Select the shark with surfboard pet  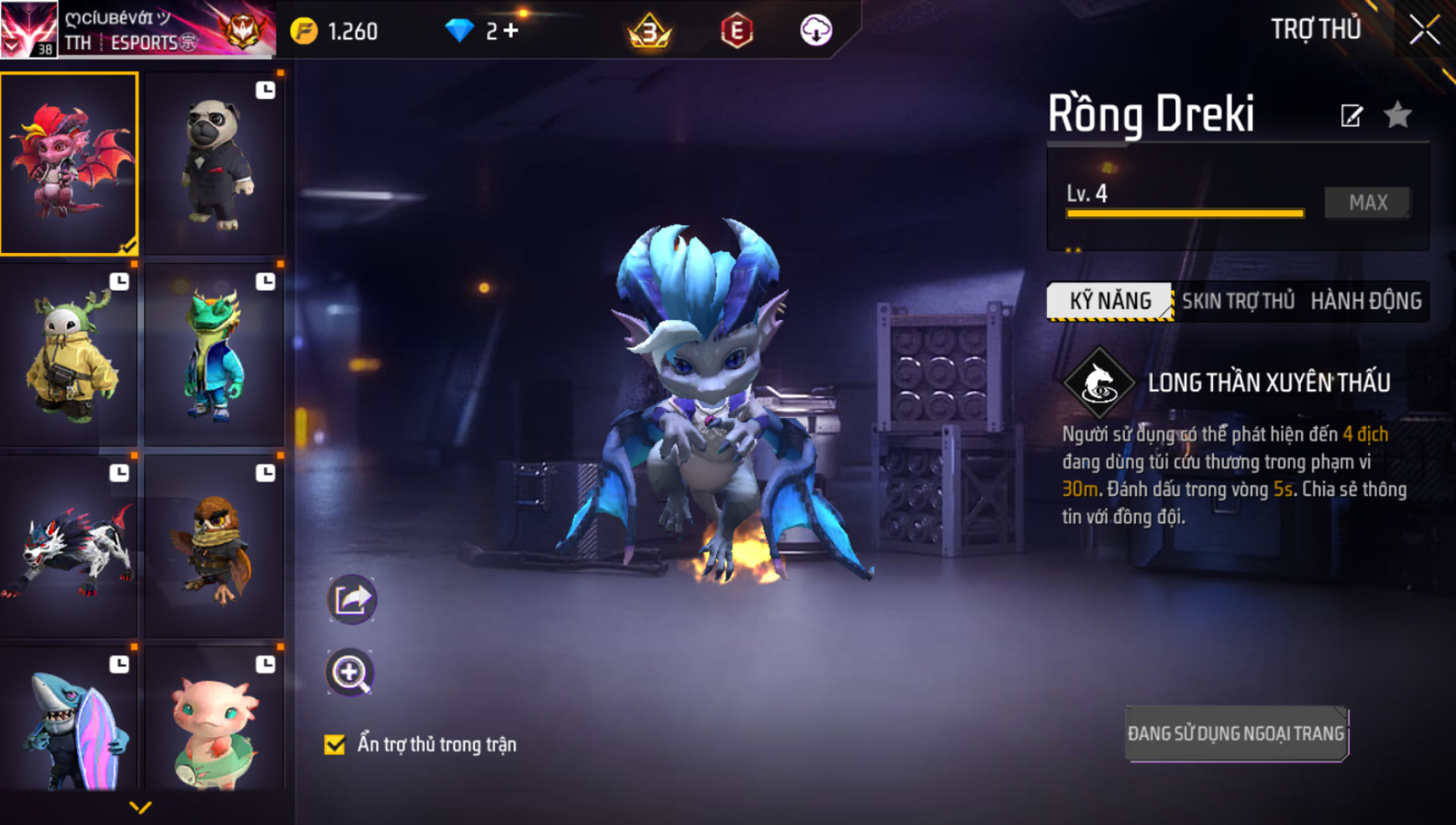[x=70, y=722]
